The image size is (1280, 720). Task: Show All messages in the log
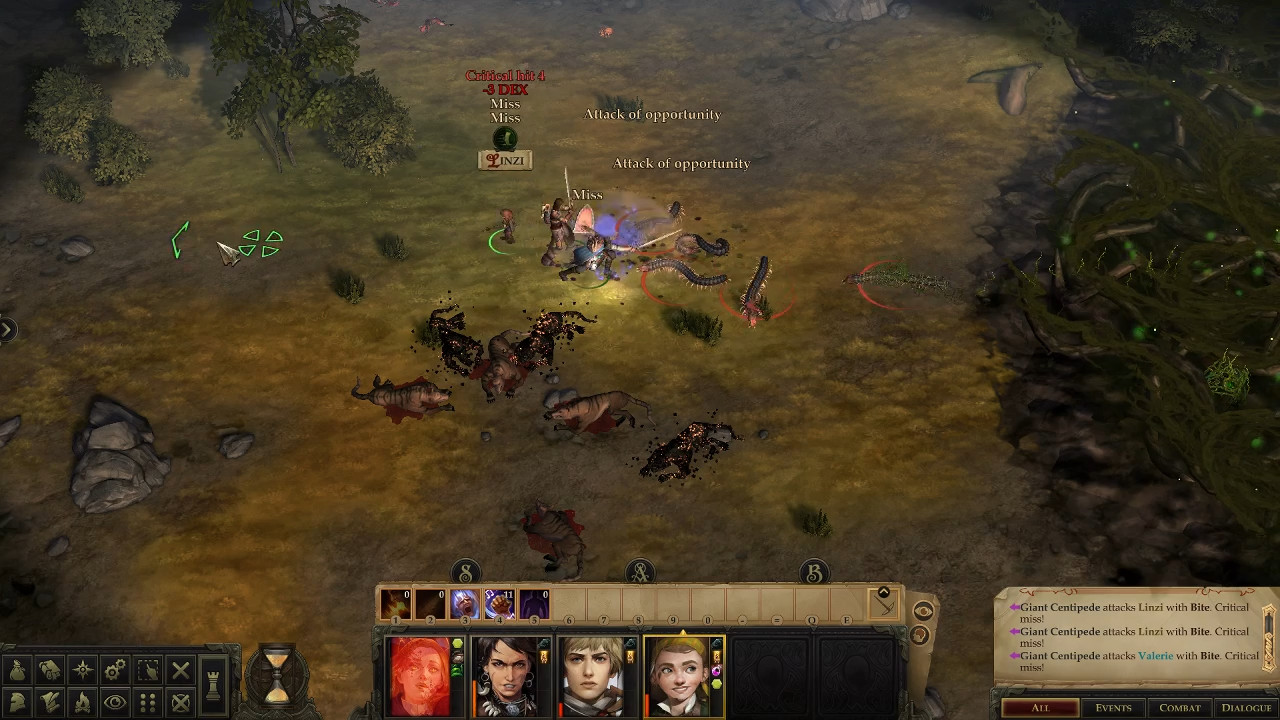pos(1040,708)
